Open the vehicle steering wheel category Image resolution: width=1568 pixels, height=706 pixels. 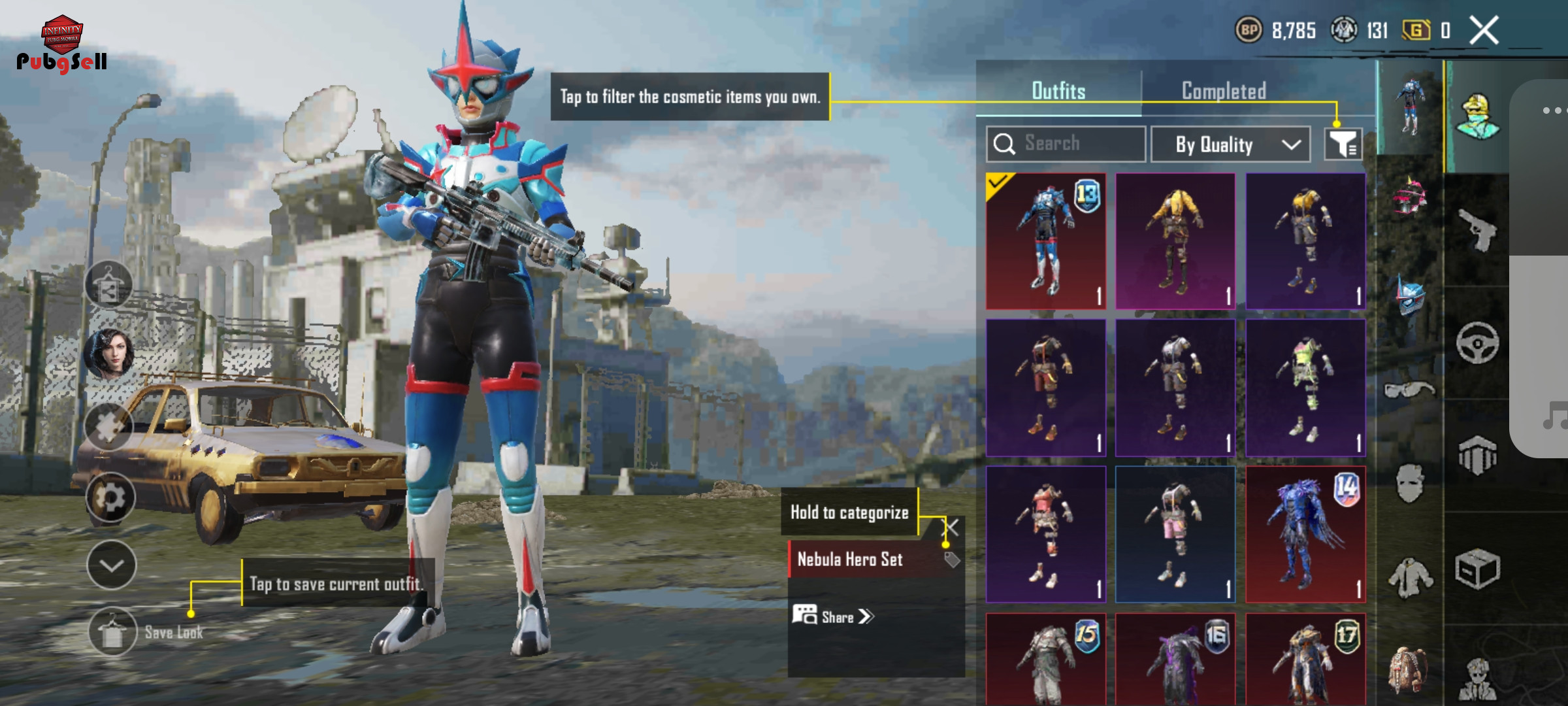tap(1477, 343)
